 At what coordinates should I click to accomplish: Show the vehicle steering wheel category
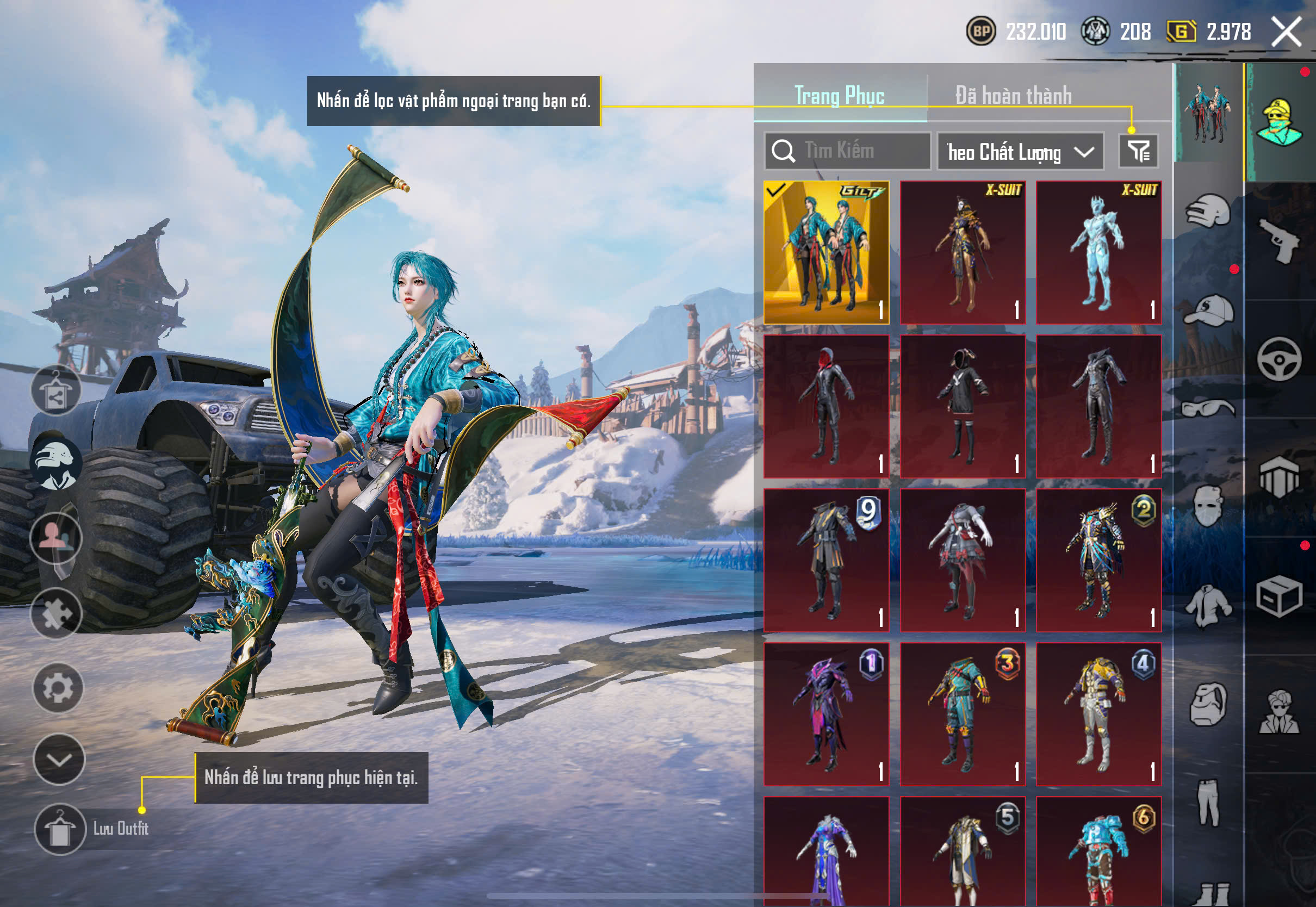1278,359
